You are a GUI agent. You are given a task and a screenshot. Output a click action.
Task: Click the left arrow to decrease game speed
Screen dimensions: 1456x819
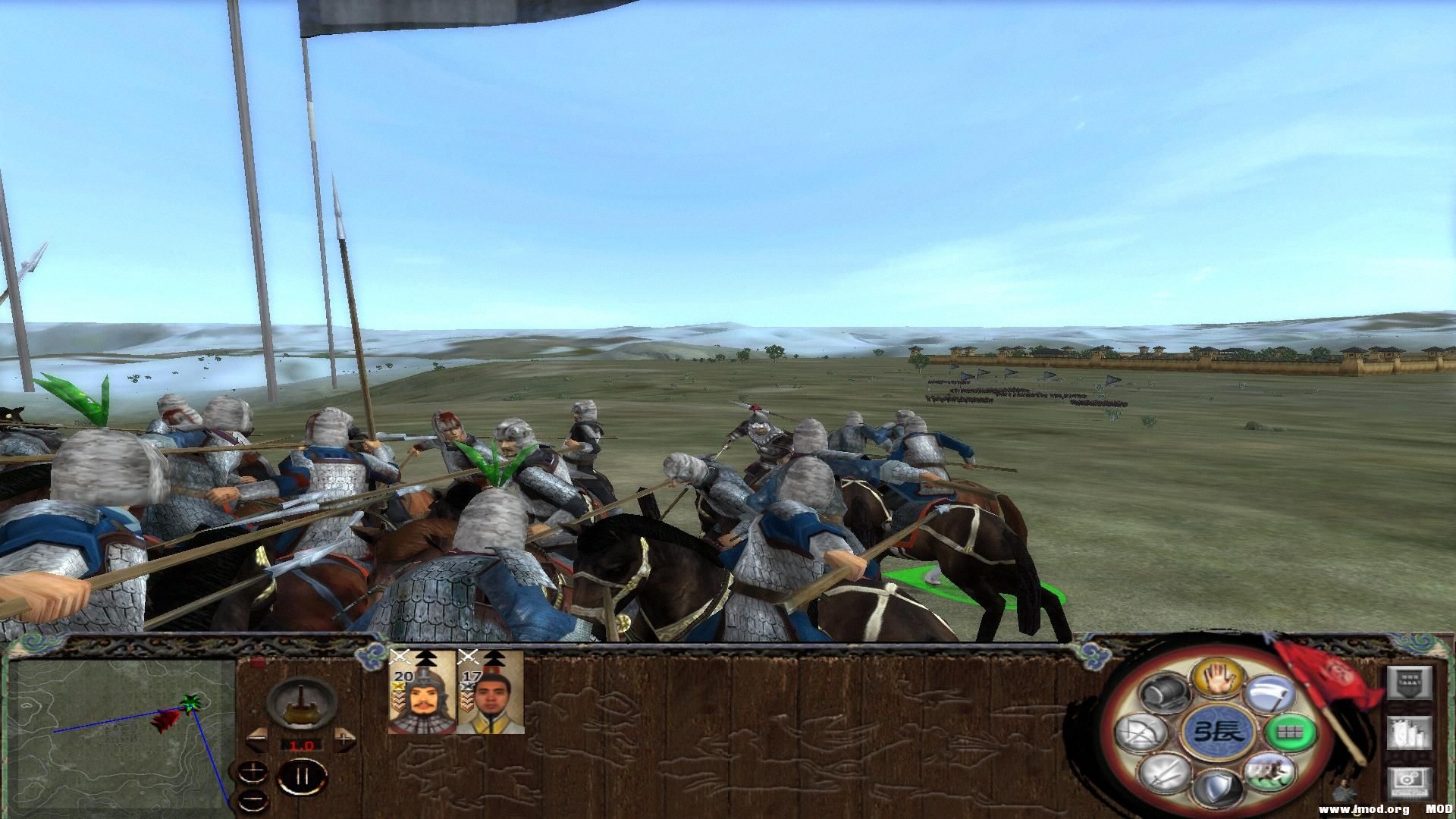257,739
